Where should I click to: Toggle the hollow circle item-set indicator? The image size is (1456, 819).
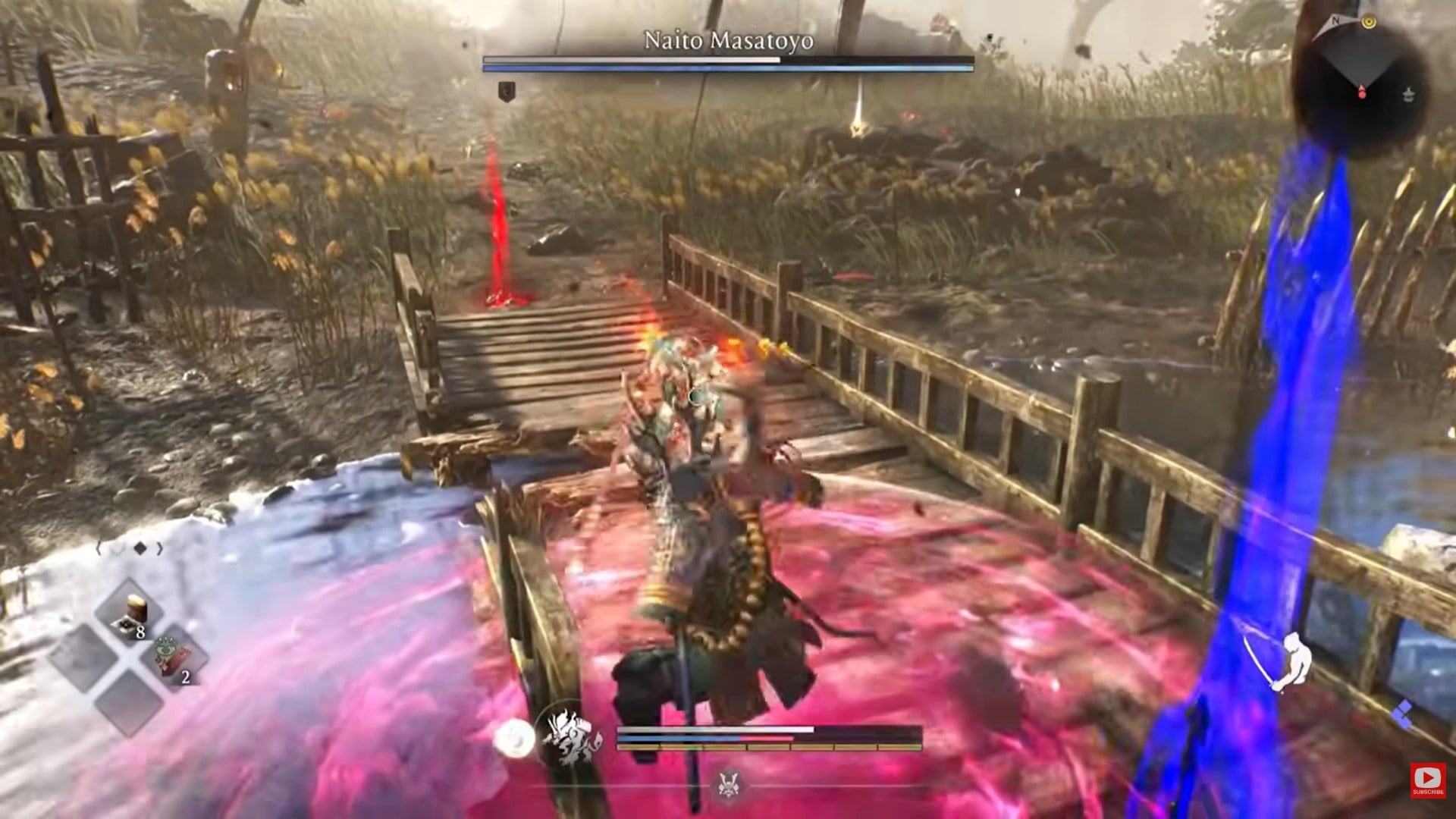(x=118, y=548)
